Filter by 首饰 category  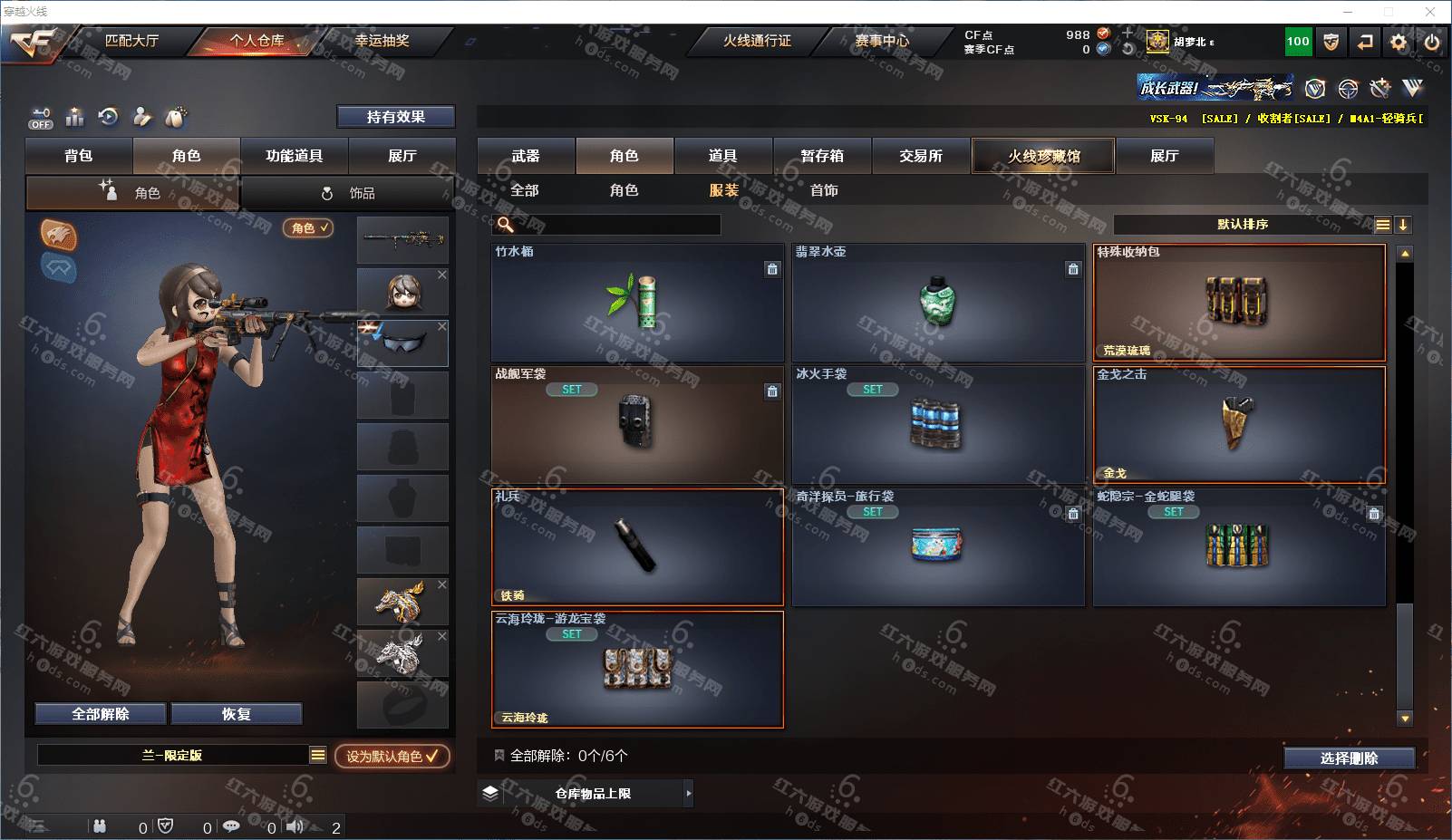824,190
